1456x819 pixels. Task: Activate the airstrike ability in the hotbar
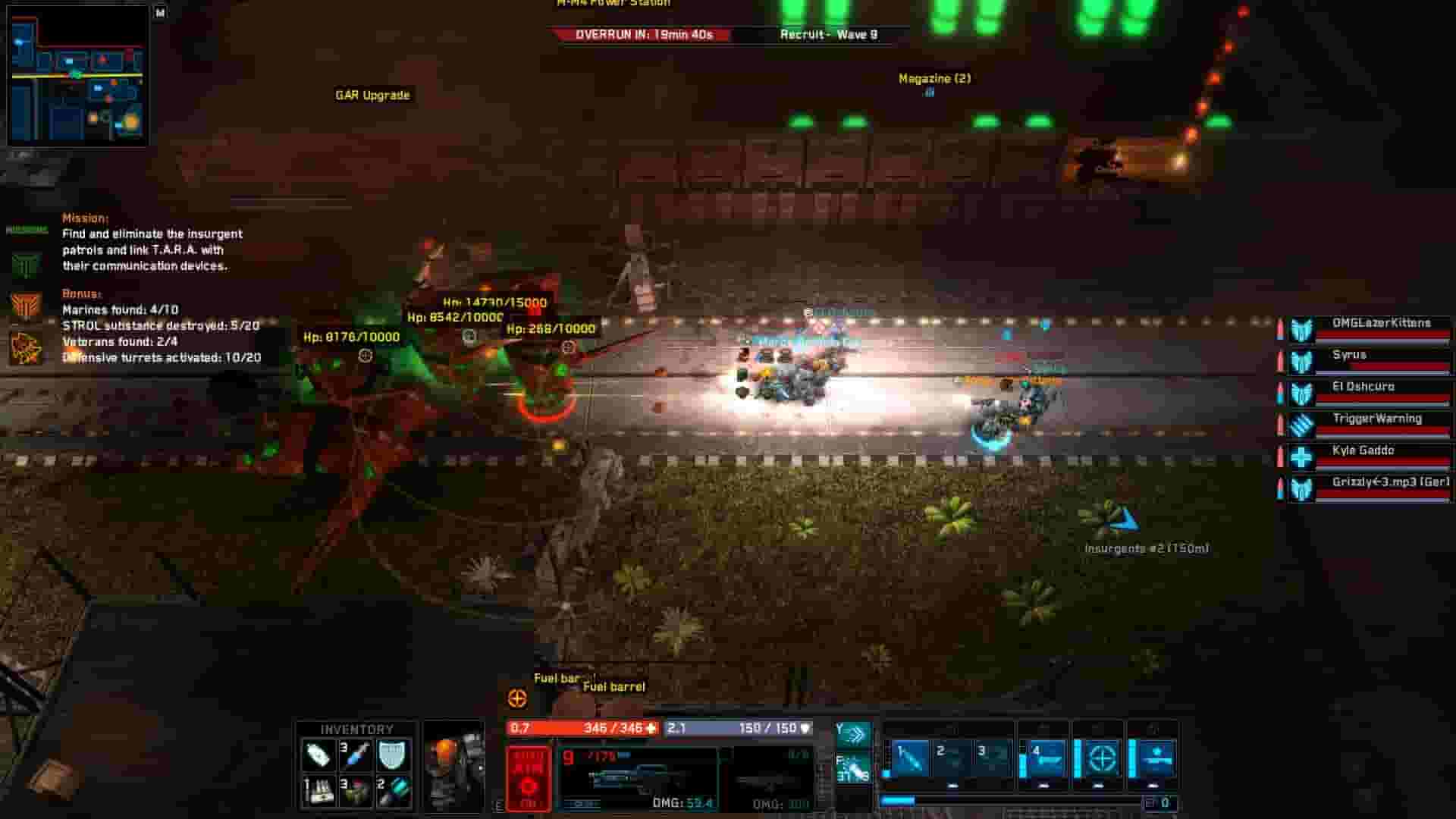point(1157,760)
